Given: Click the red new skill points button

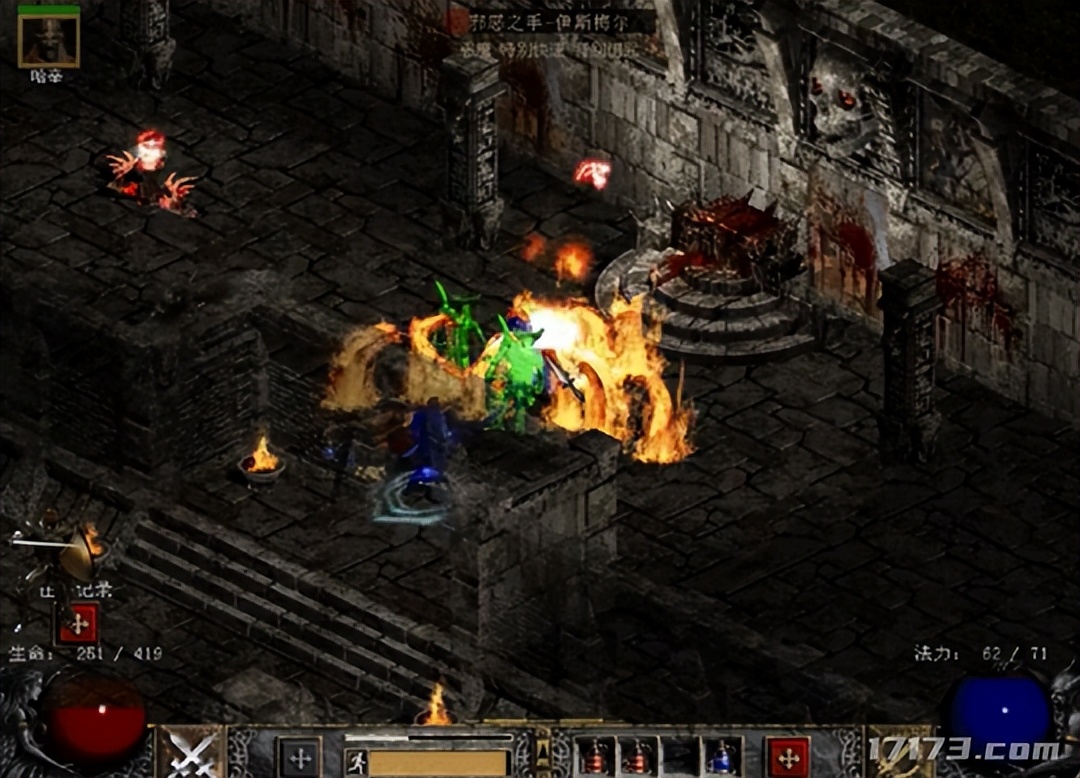Looking at the screenshot, I should tap(788, 757).
